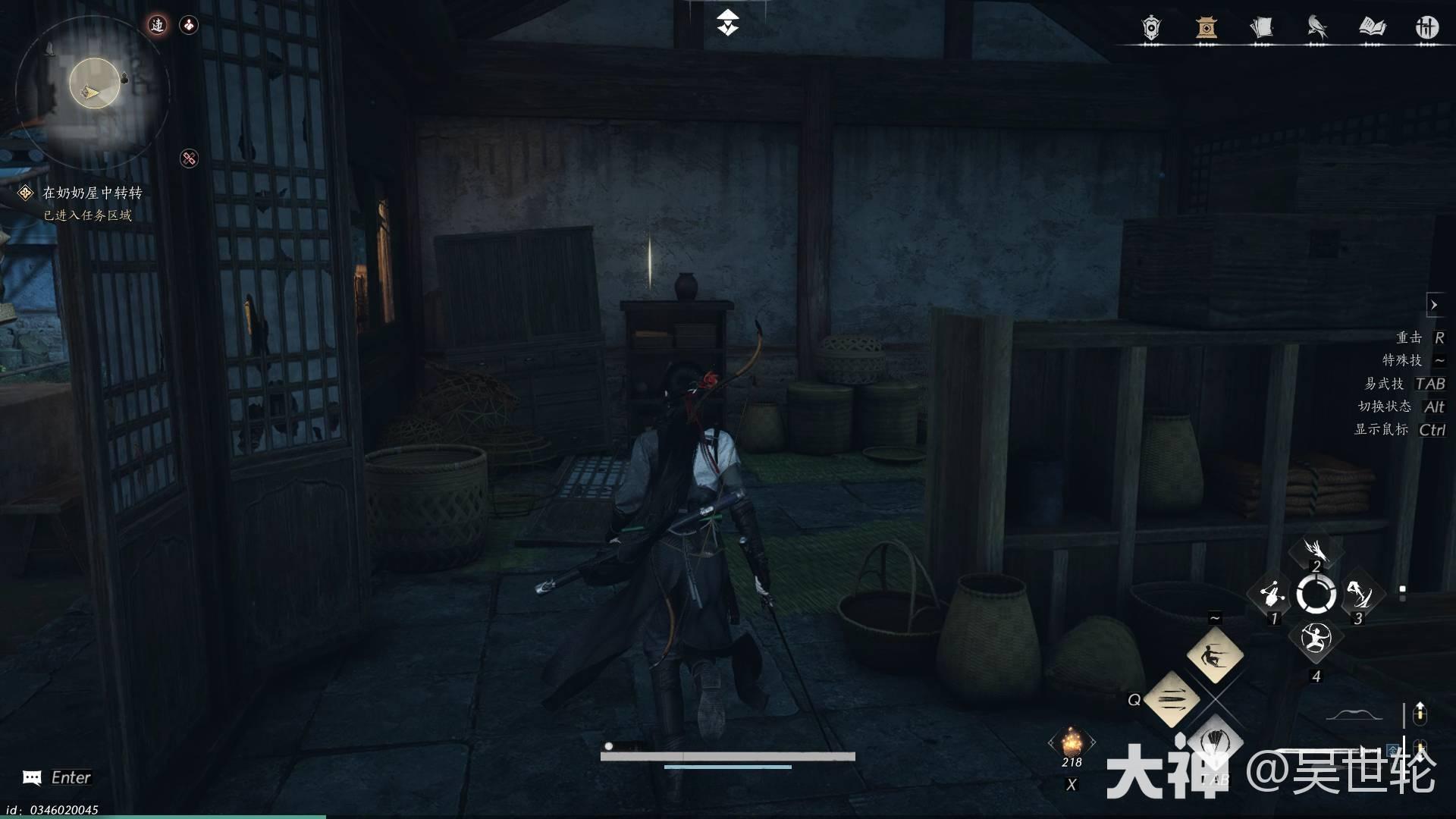Use the triple-arrow Q skill
Screen dimensions: 1456x819
pos(1171,699)
